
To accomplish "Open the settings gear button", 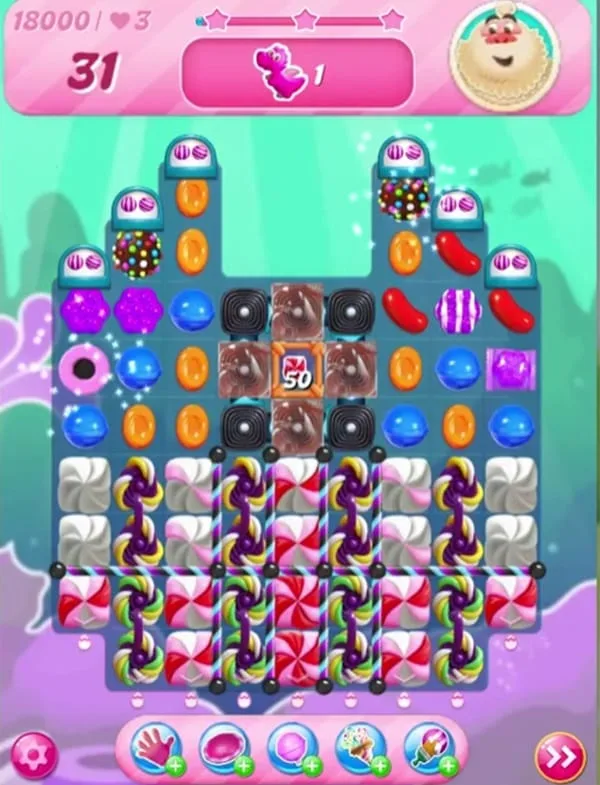I will point(35,753).
